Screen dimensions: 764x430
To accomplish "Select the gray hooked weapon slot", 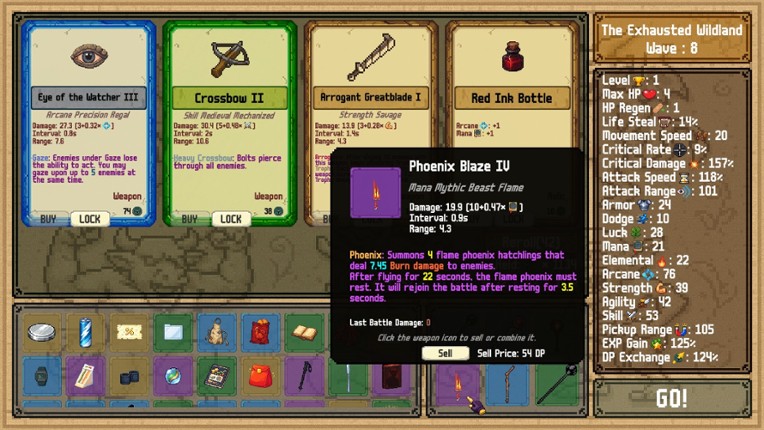I will (509, 384).
